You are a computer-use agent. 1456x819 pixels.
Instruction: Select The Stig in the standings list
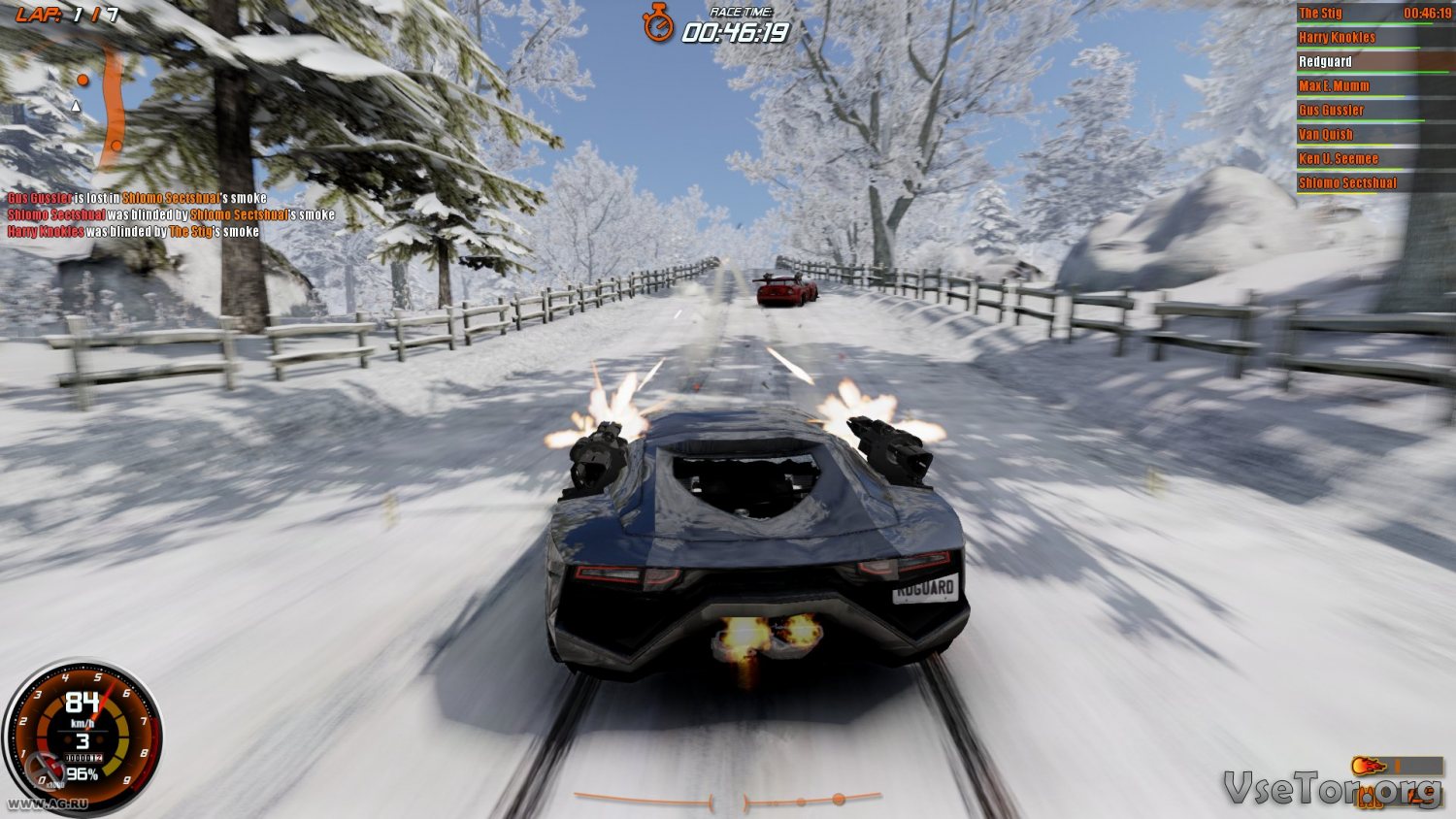[1321, 14]
